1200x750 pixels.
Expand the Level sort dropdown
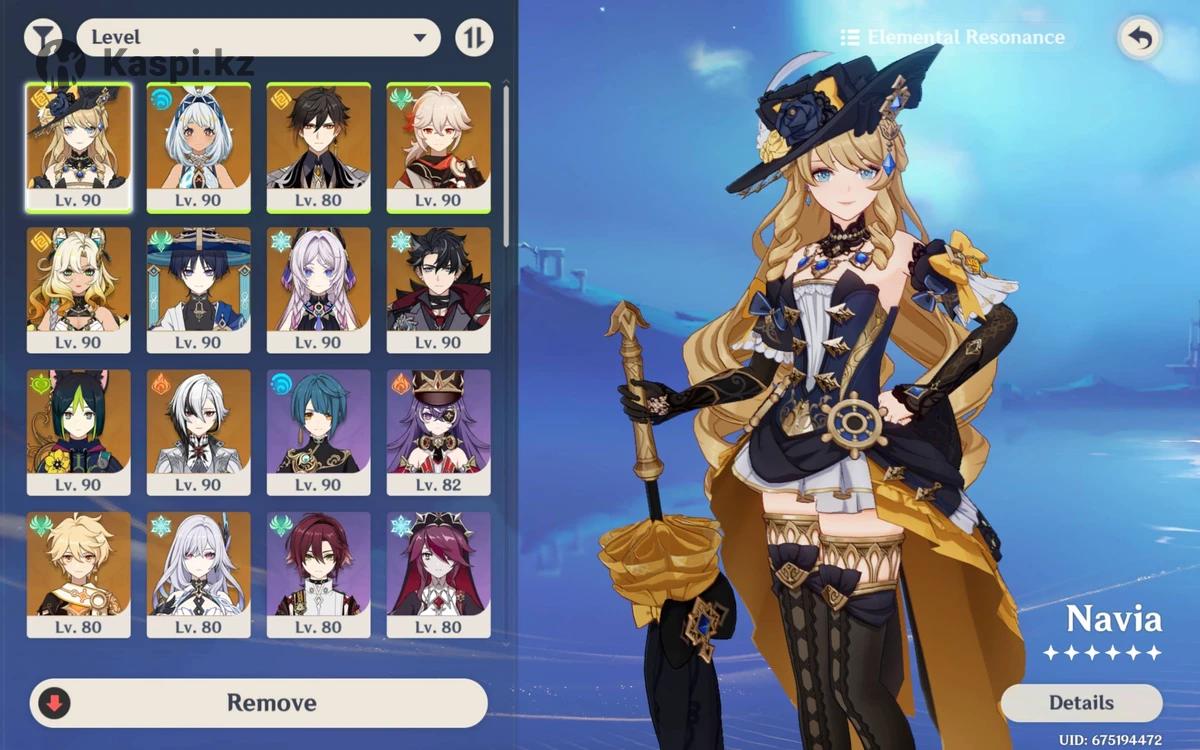coord(258,38)
